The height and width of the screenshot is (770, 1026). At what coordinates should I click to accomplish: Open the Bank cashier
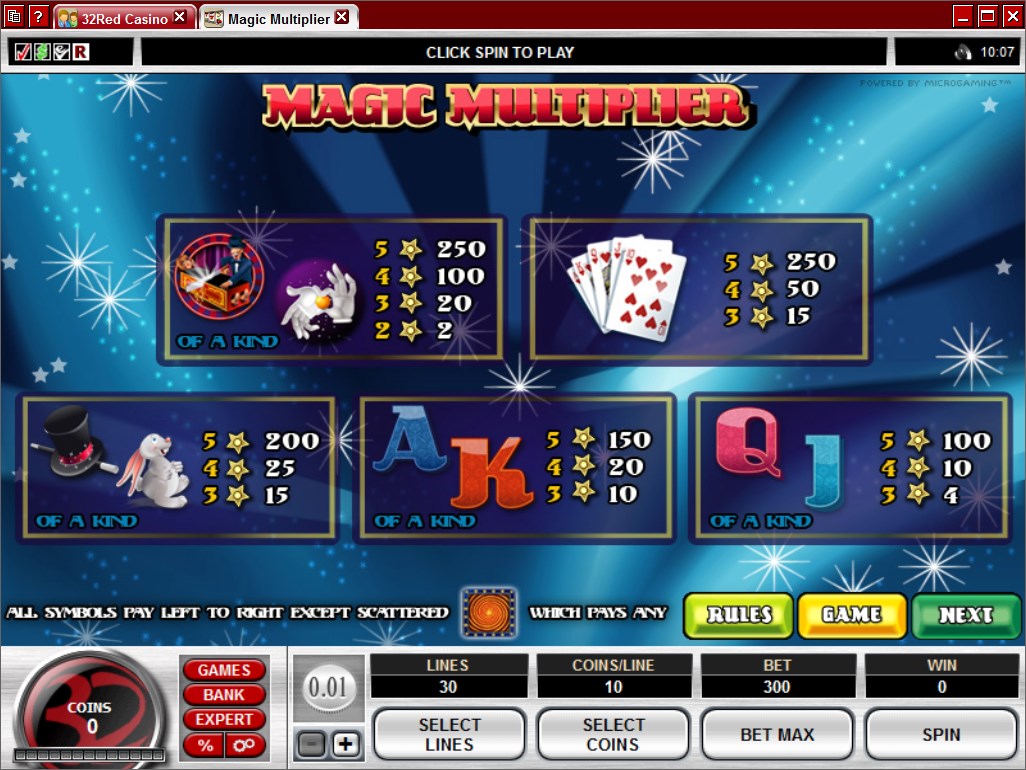[x=223, y=695]
